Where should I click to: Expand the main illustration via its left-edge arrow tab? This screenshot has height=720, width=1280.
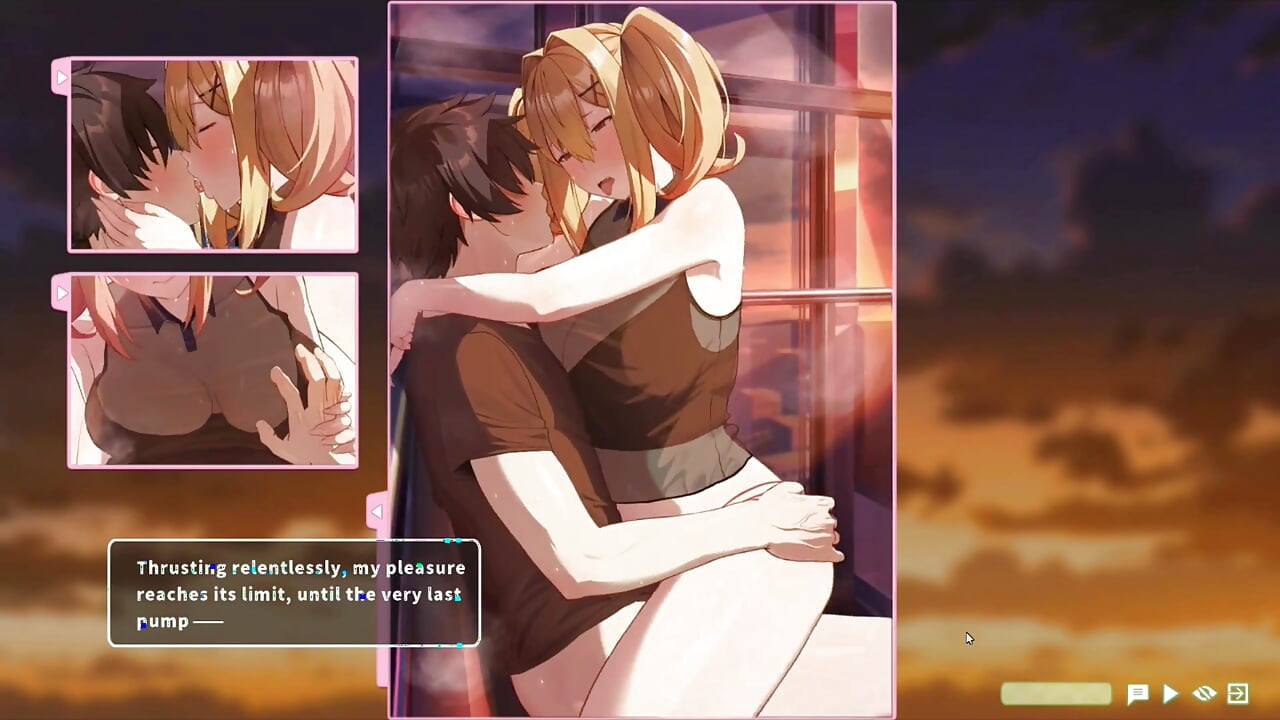coord(377,511)
